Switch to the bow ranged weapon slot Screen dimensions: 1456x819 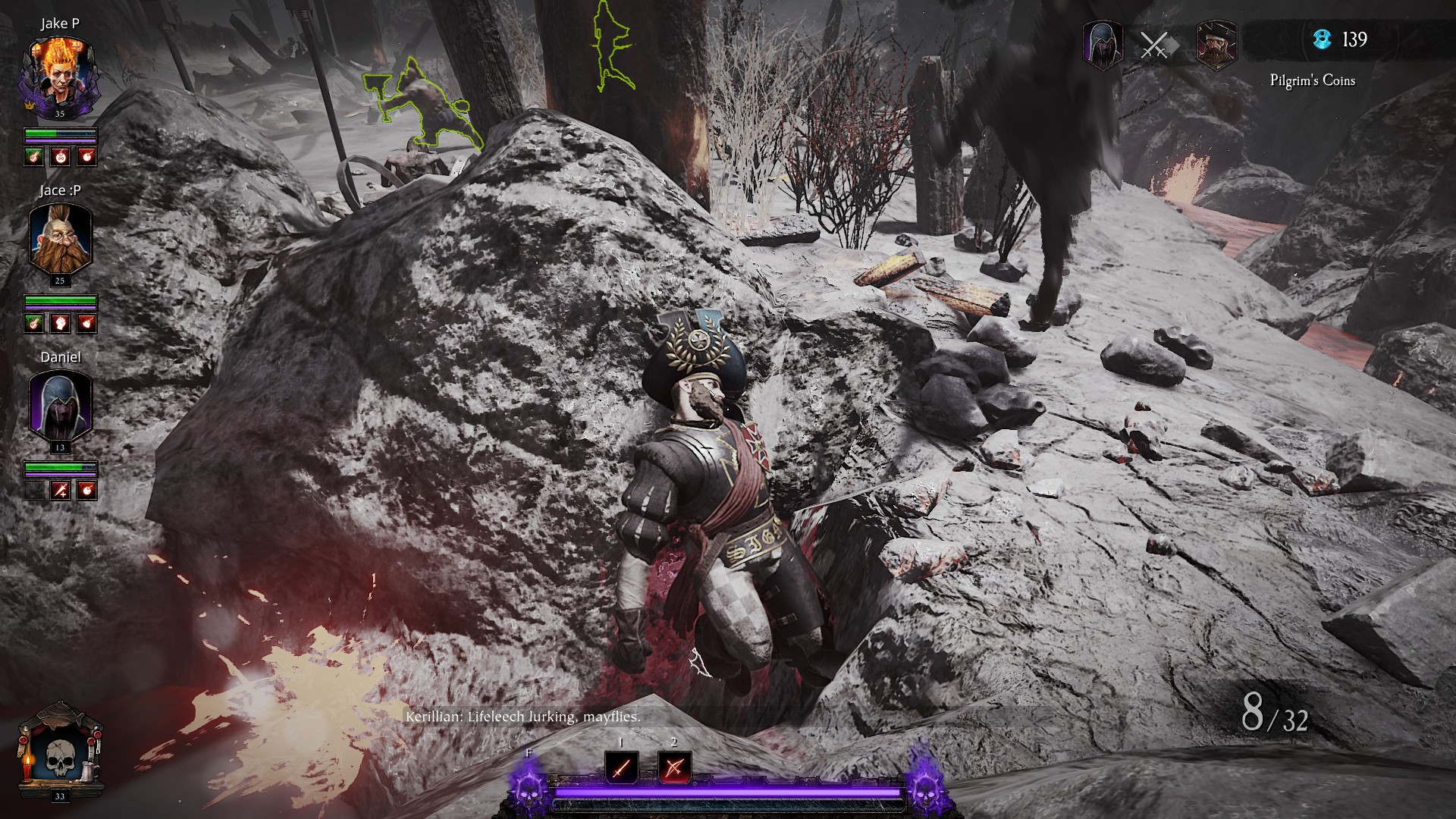(674, 768)
